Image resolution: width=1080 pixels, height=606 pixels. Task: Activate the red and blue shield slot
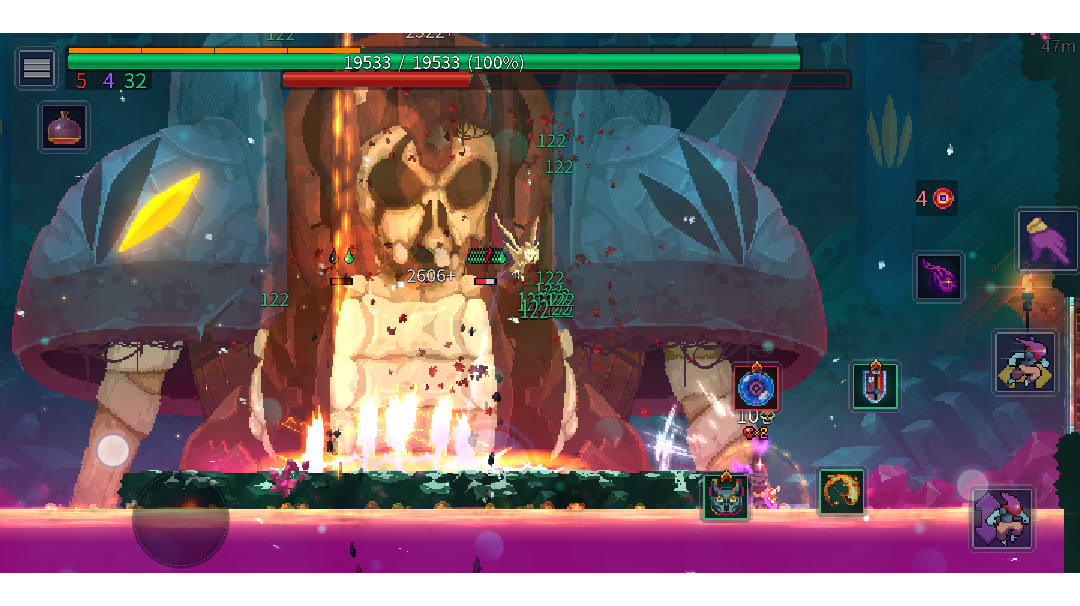click(875, 385)
